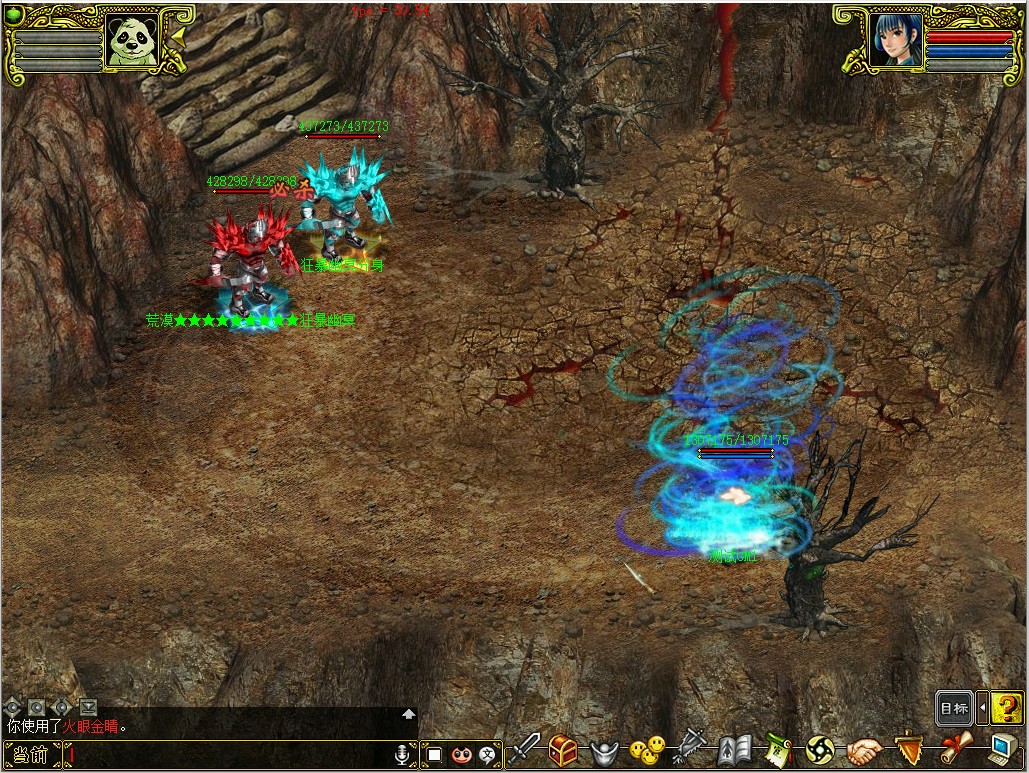Image resolution: width=1029 pixels, height=773 pixels.
Task: Toggle the microphone voice button
Action: (x=403, y=755)
